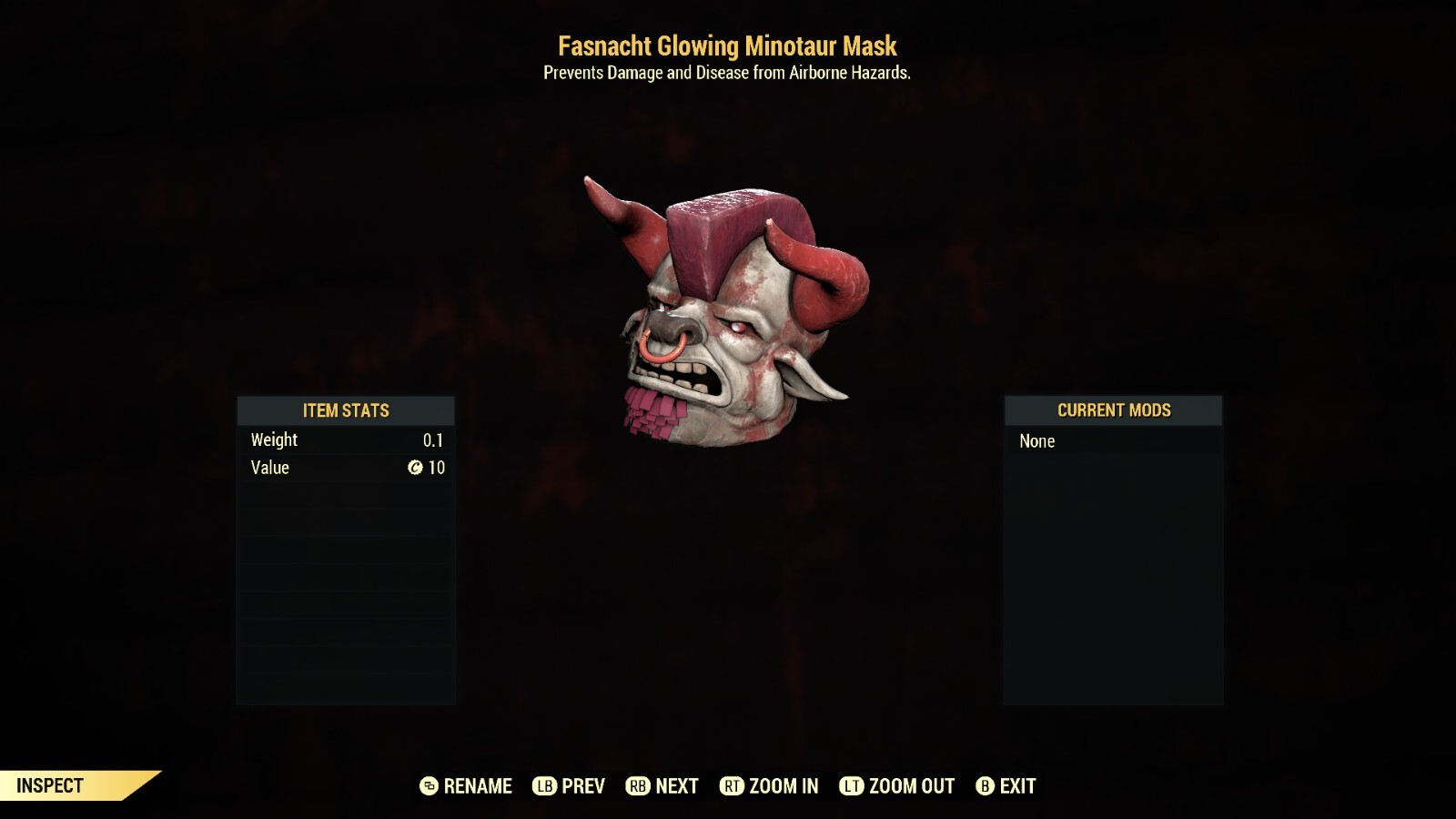Click PREV to view previous item
This screenshot has height=819, width=1456.
(582, 785)
